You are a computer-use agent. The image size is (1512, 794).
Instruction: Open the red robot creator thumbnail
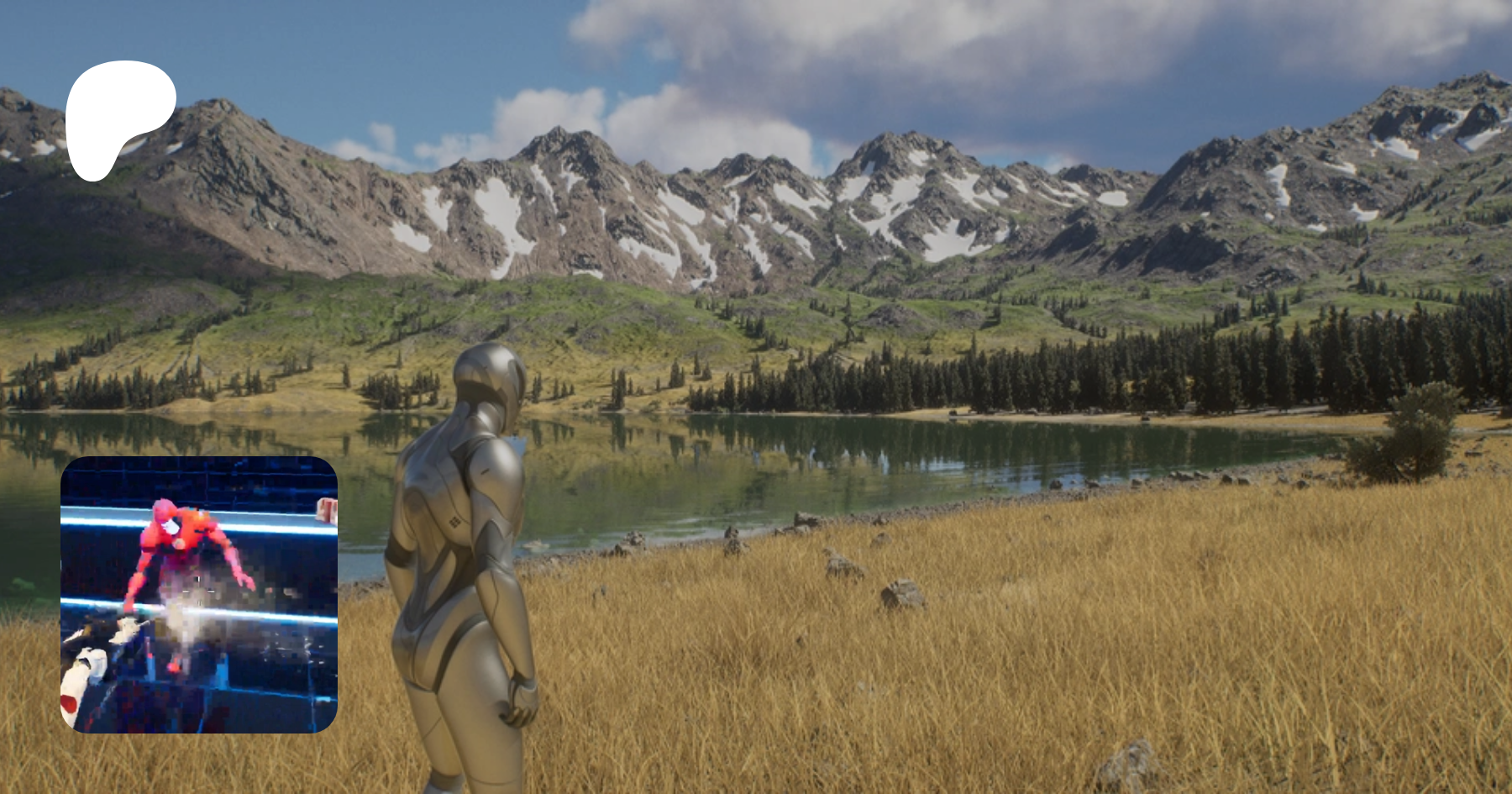(199, 594)
